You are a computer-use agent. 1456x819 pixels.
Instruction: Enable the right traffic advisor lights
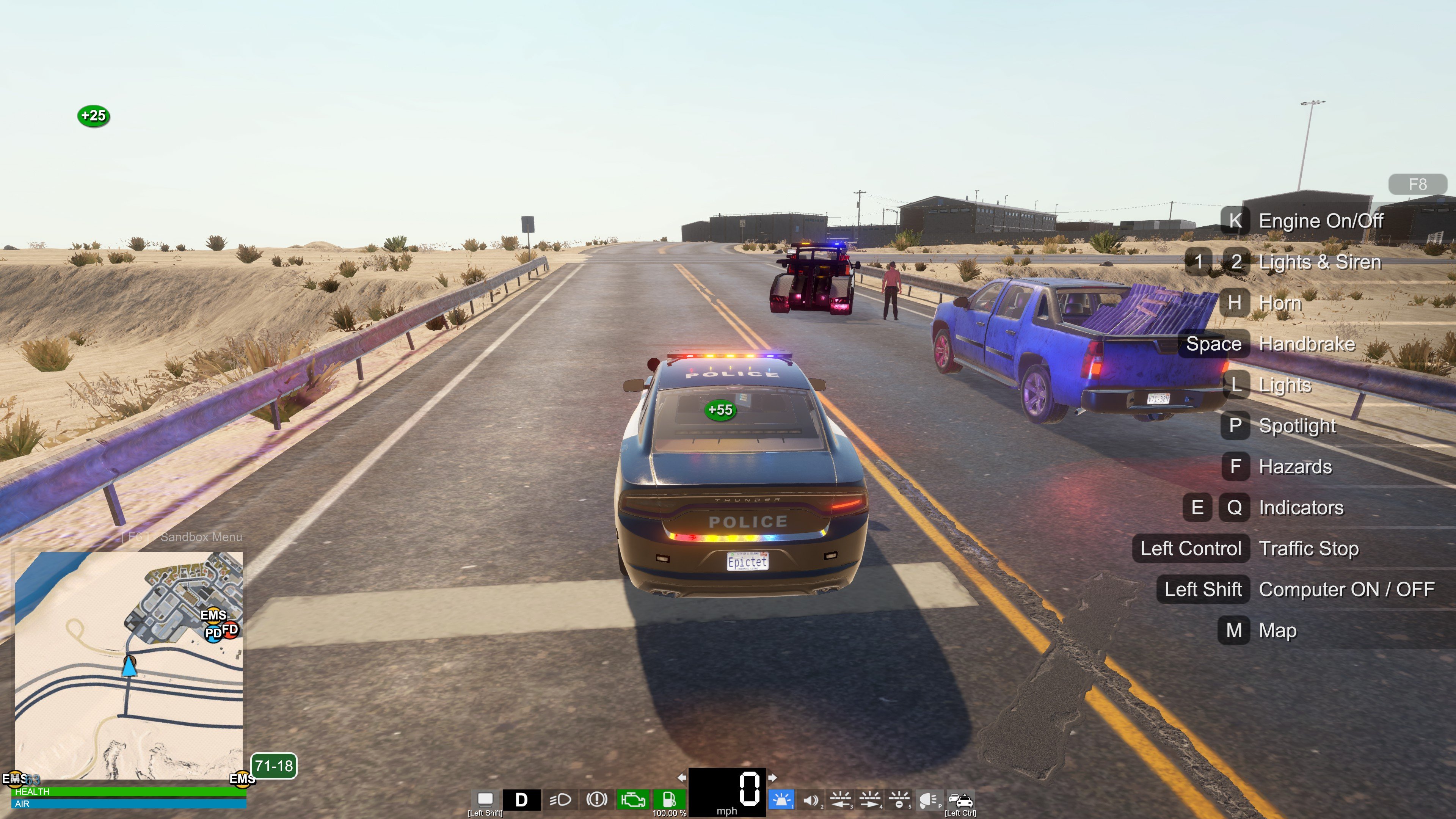870,800
